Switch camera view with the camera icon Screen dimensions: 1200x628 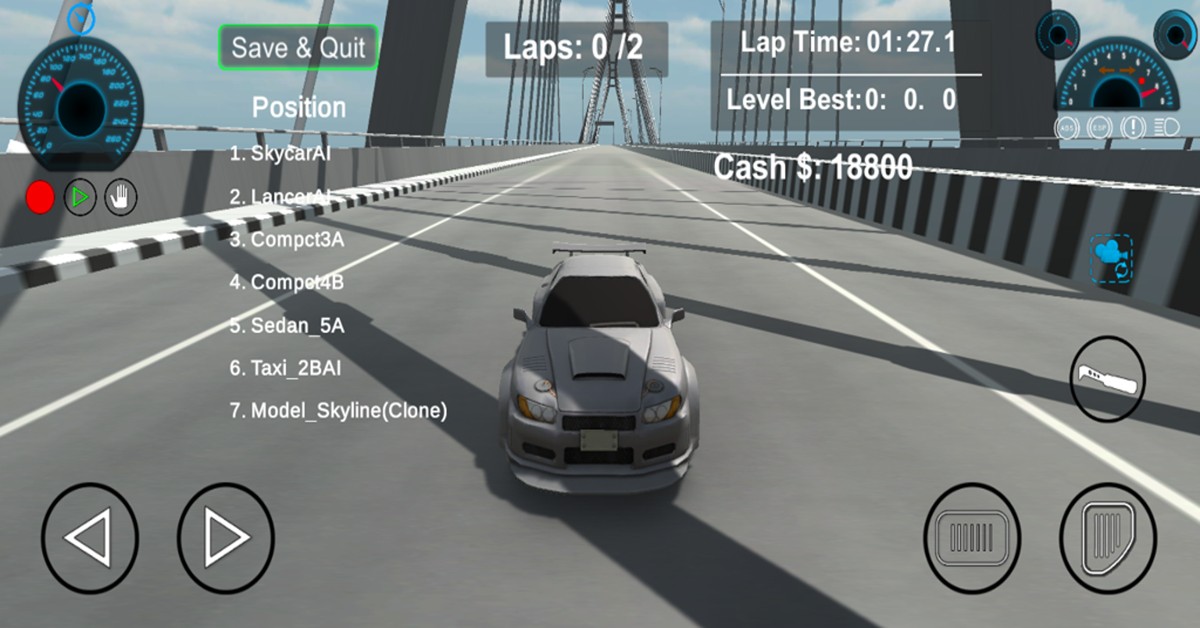(1111, 259)
